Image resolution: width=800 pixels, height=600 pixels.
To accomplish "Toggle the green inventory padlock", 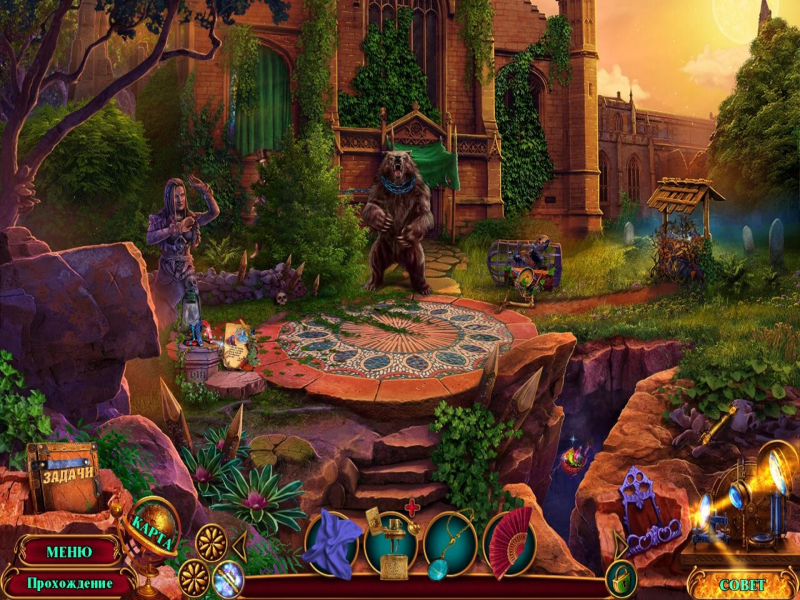I will pyautogui.click(x=620, y=579).
